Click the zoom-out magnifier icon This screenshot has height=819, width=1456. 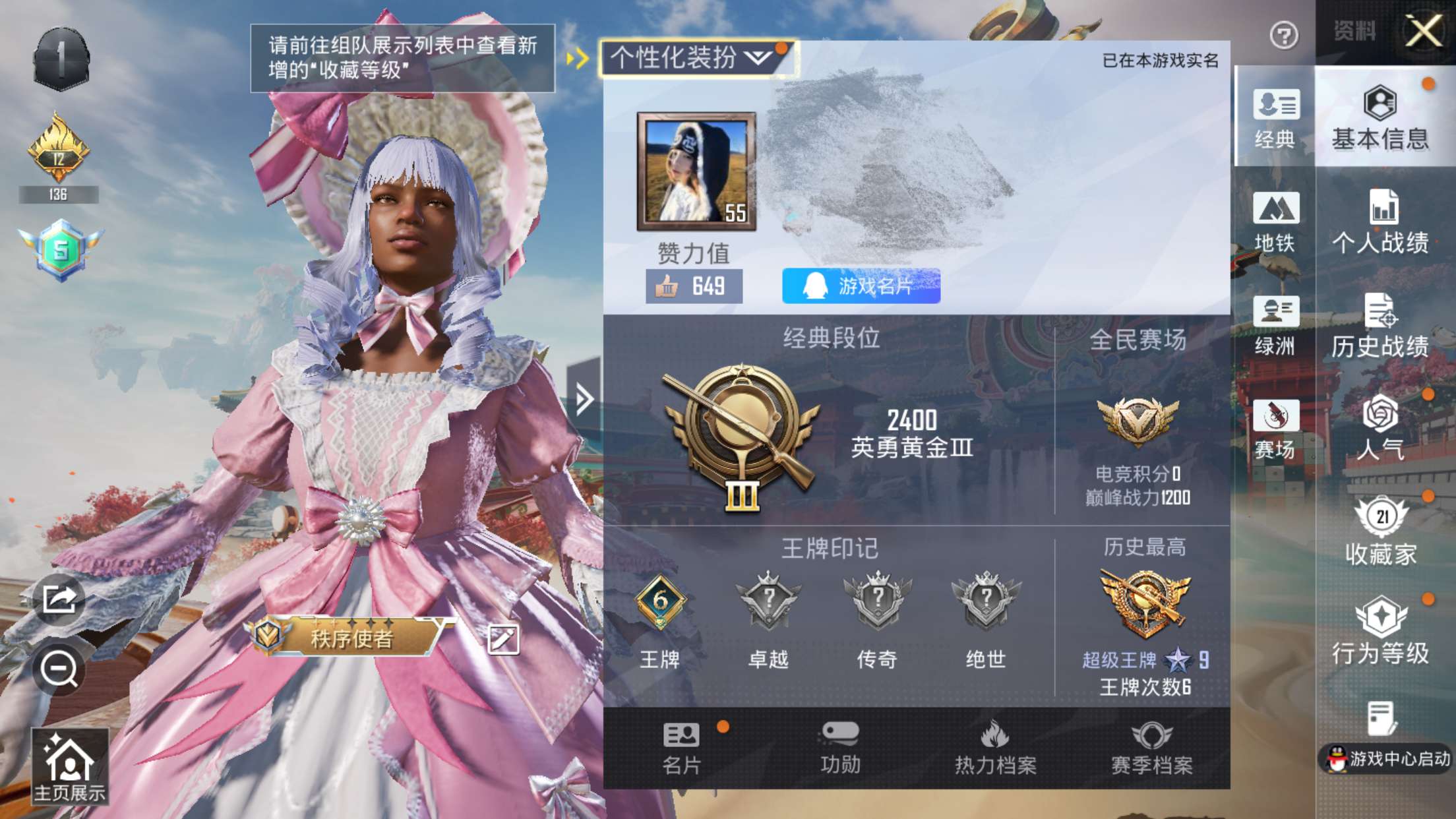60,666
